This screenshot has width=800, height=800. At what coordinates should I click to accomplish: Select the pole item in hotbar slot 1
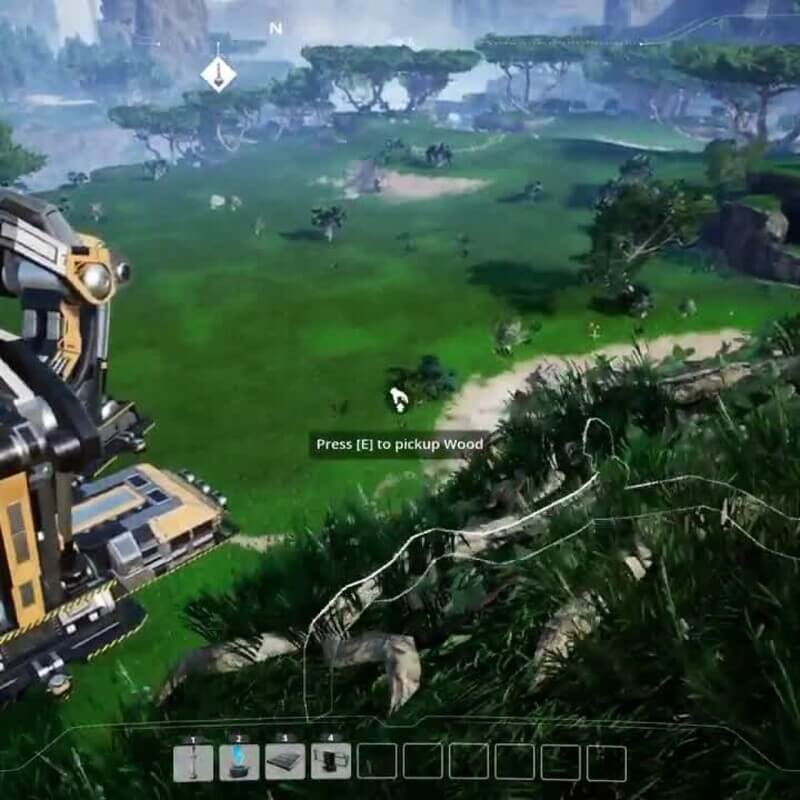(193, 762)
